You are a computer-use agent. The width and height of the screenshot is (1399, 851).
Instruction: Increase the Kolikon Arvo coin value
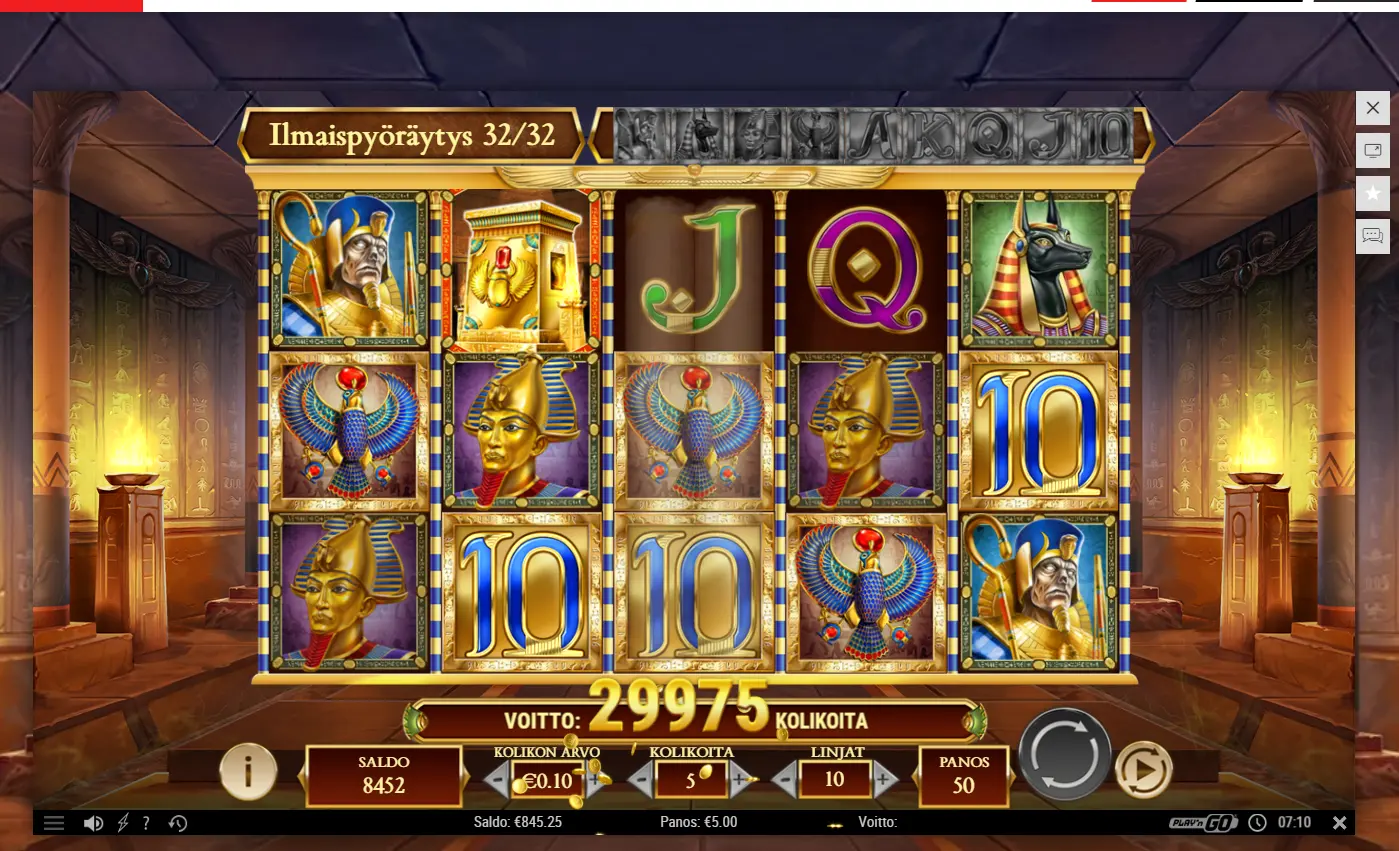tap(597, 779)
